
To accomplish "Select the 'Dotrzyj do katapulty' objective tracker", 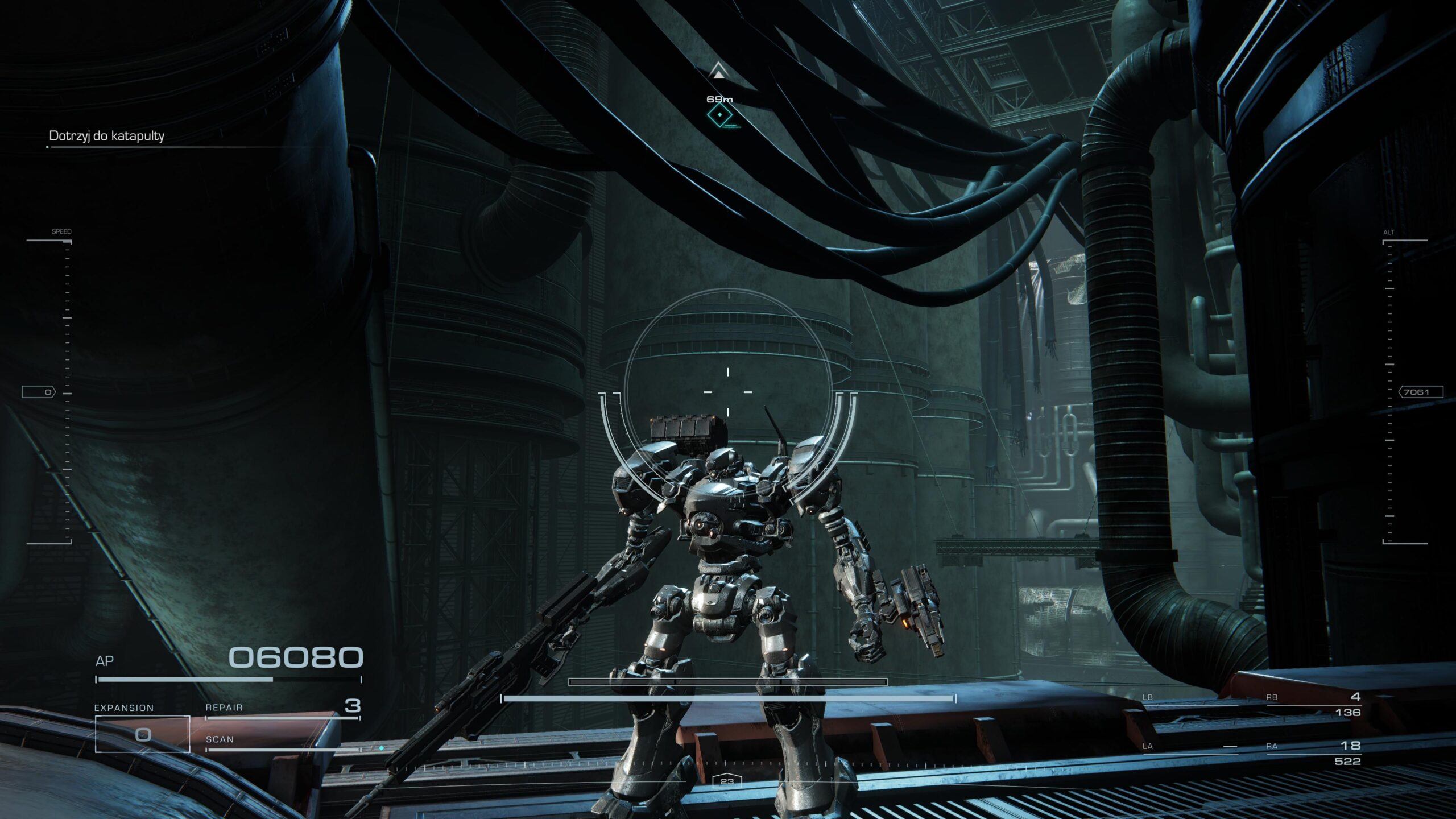I will [x=107, y=136].
